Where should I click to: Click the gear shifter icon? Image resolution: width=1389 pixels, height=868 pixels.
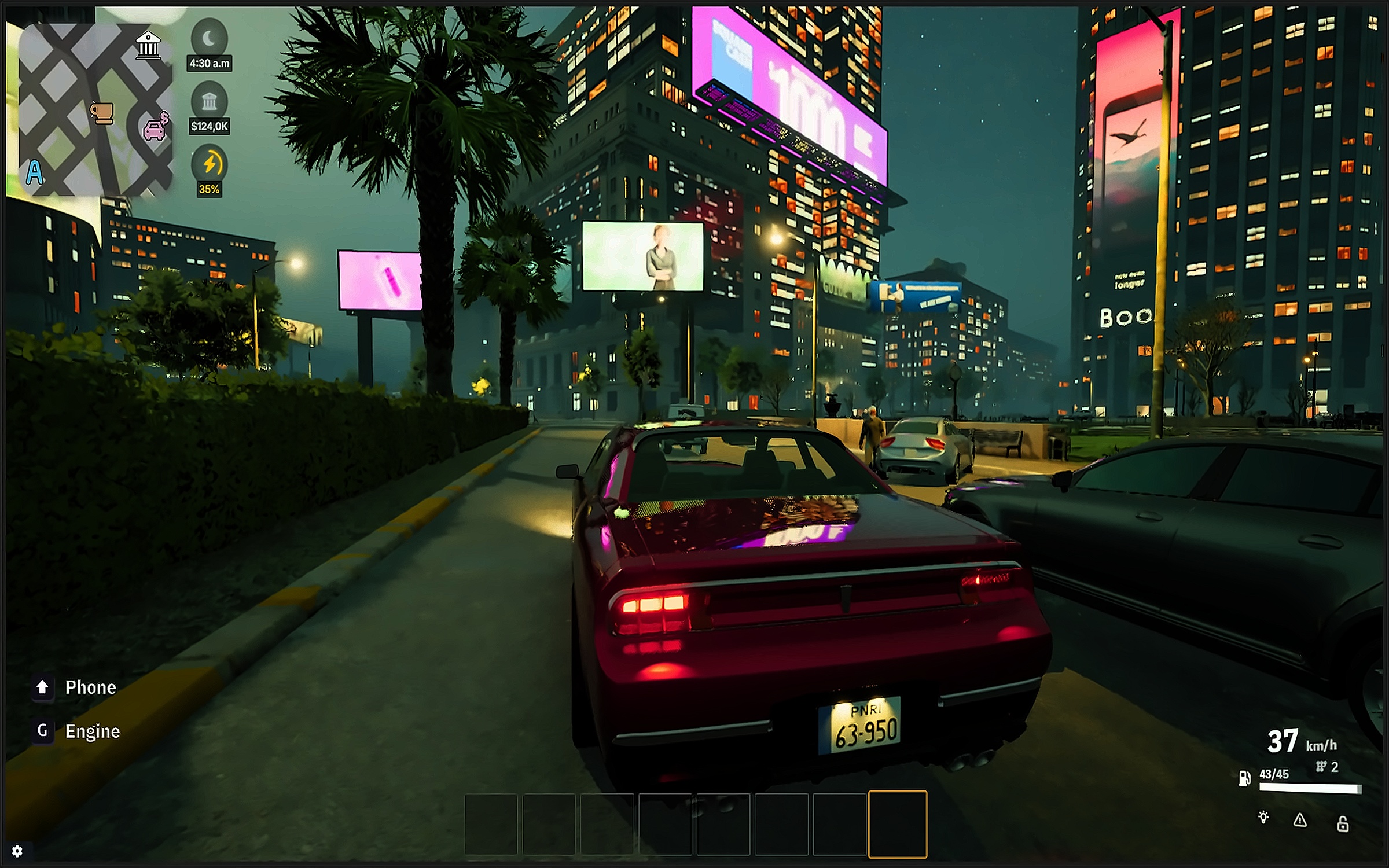(x=1321, y=767)
